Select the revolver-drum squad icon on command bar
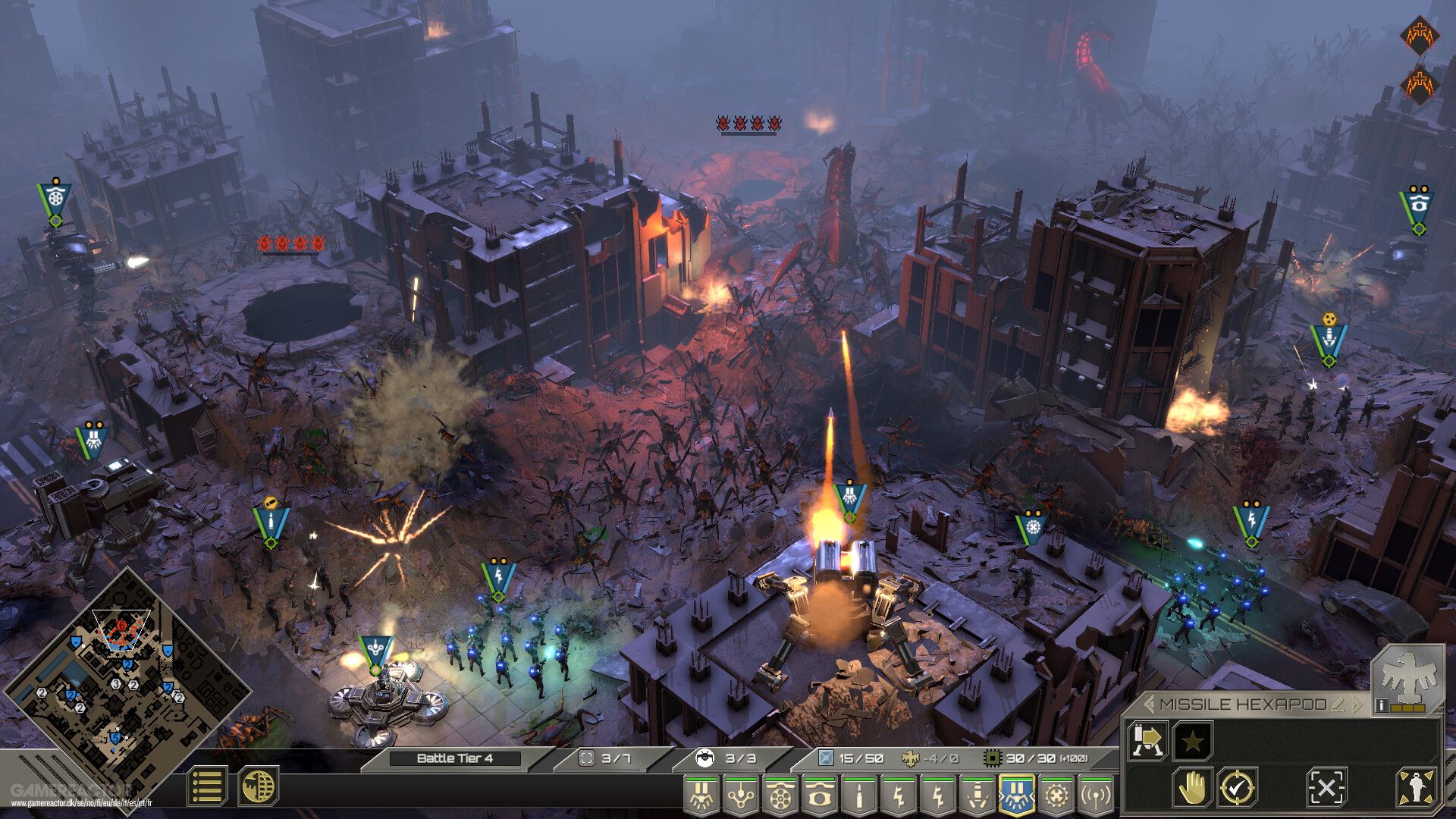The image size is (1456, 819). [780, 796]
